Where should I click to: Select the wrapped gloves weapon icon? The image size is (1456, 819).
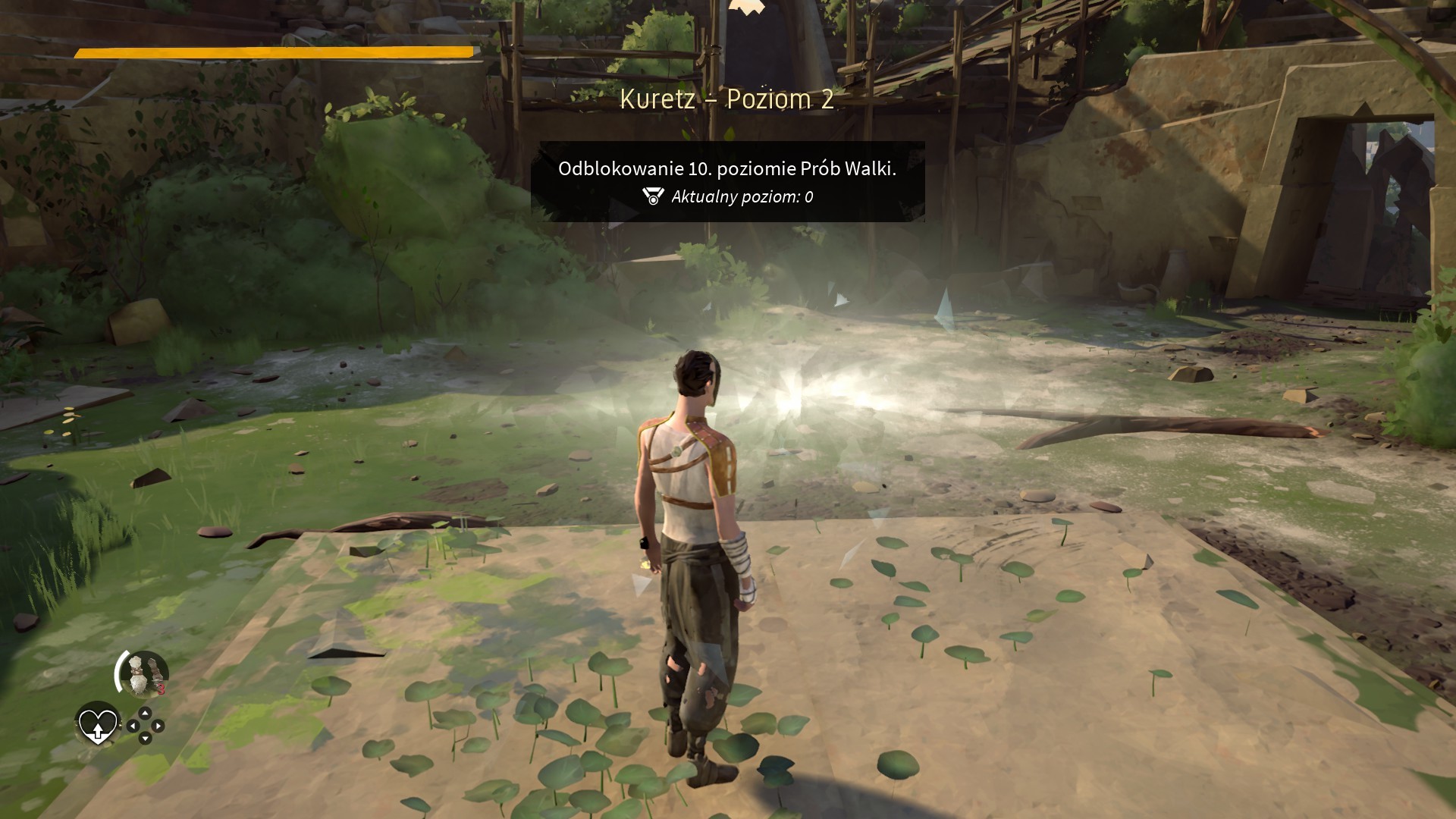142,674
